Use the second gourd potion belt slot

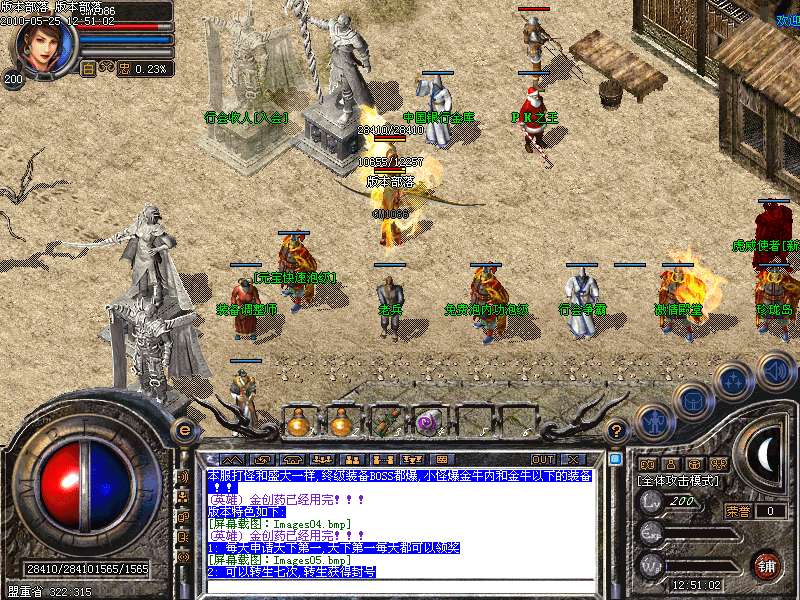[341, 422]
